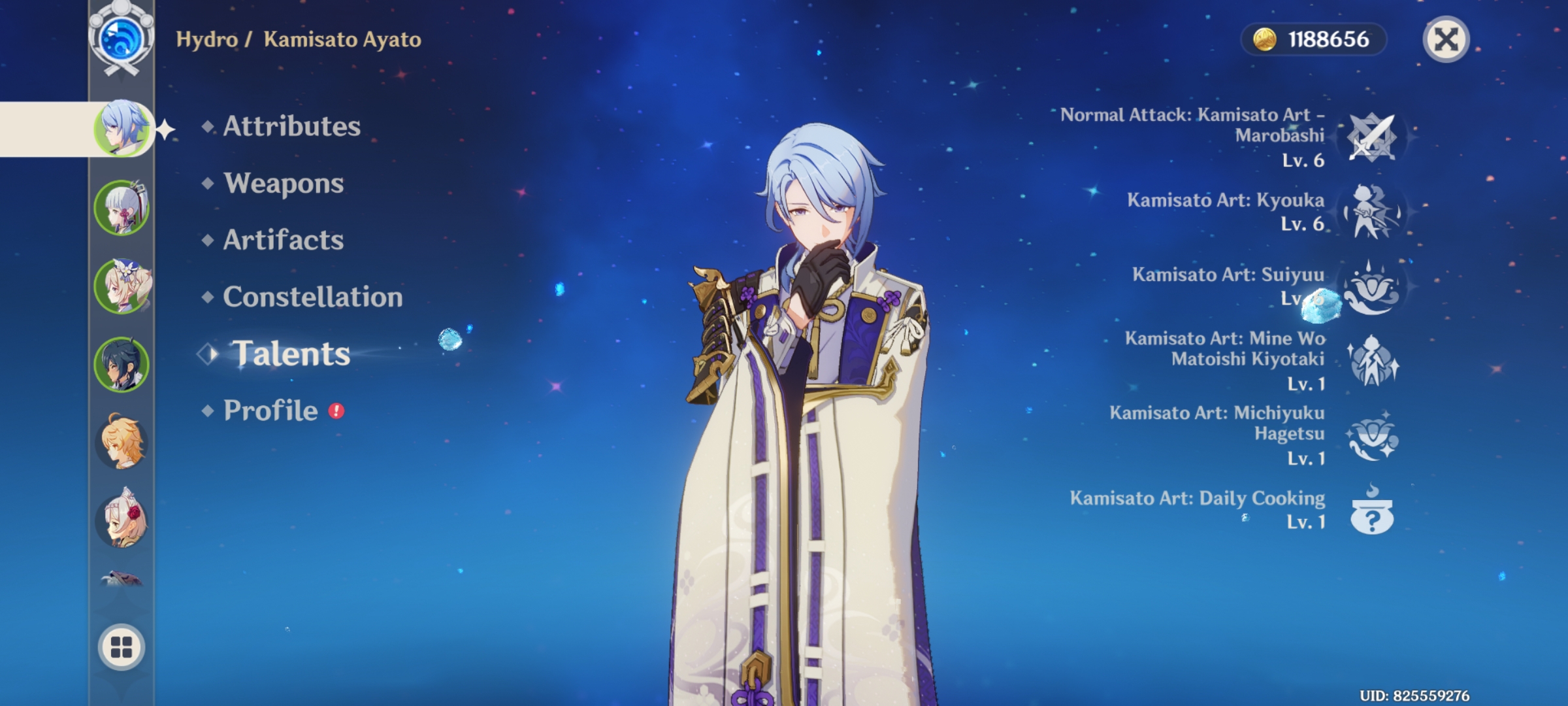Switch to the Weapons section
The height and width of the screenshot is (706, 1568).
point(282,184)
